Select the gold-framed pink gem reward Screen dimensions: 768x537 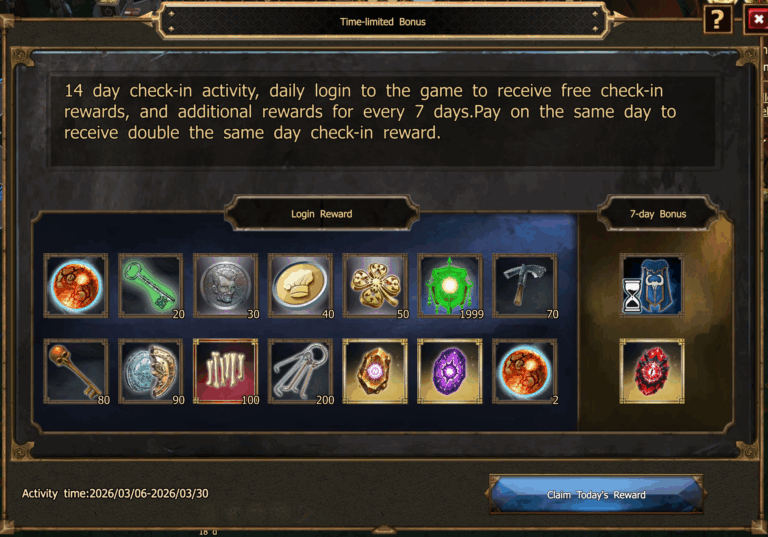375,371
